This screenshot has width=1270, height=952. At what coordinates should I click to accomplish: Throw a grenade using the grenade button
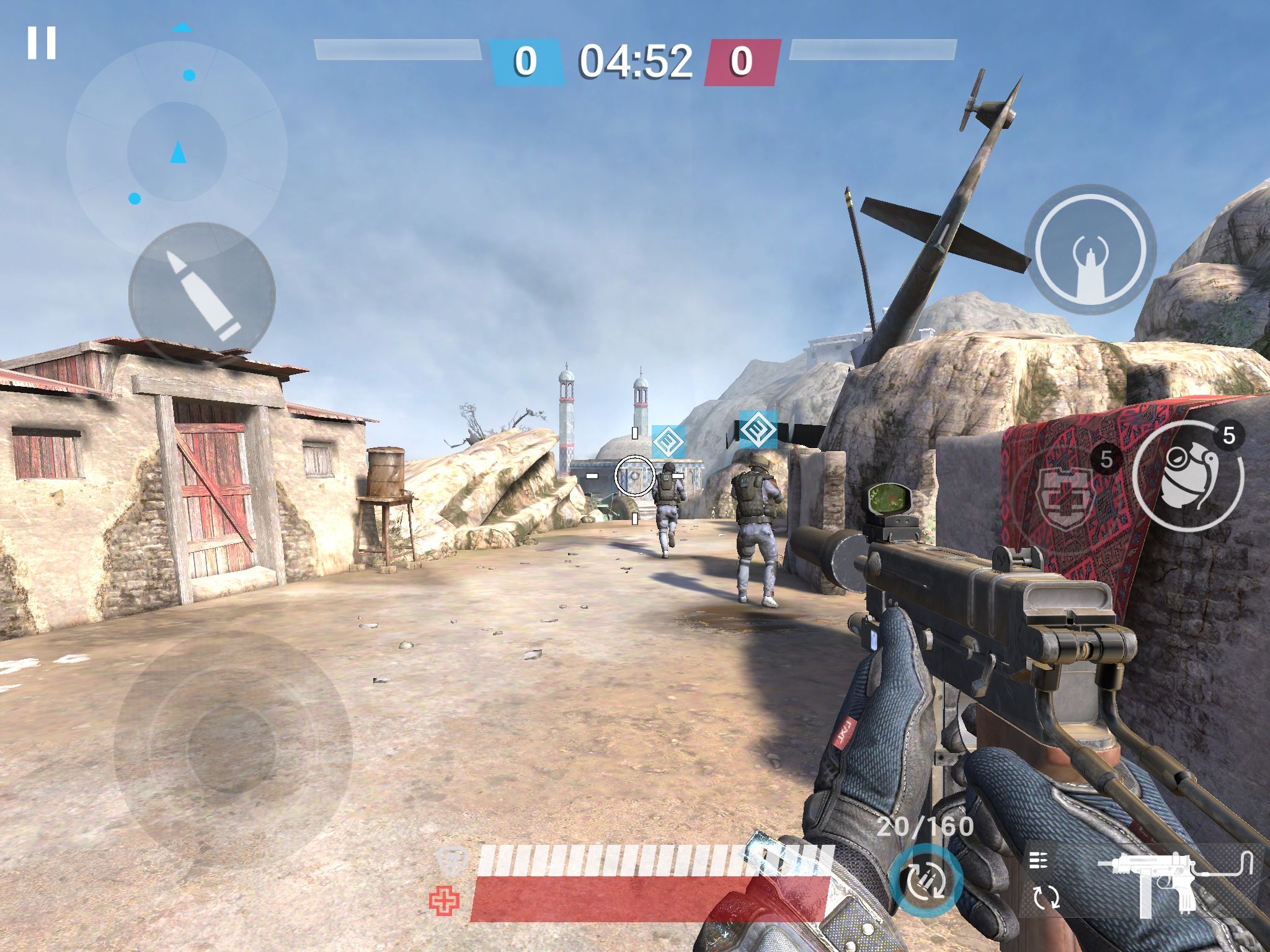1188,476
